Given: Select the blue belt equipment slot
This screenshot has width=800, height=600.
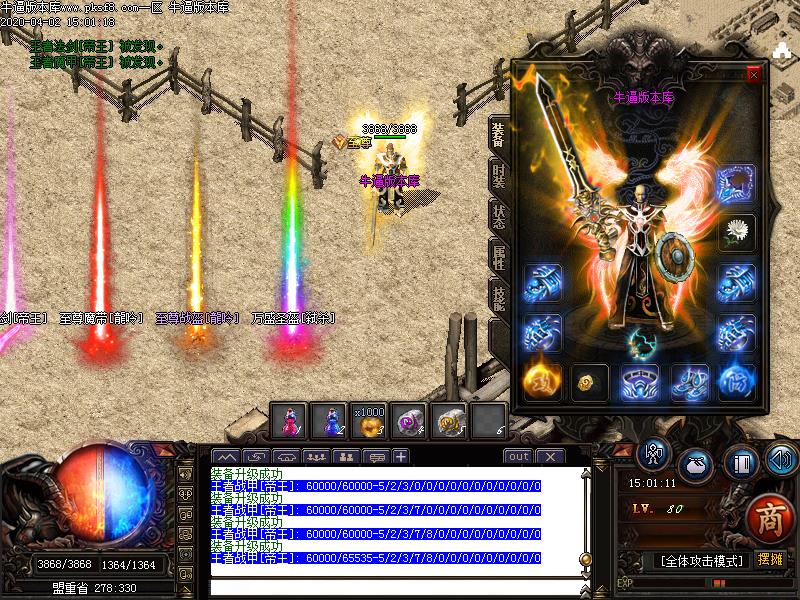Looking at the screenshot, I should click(640, 382).
